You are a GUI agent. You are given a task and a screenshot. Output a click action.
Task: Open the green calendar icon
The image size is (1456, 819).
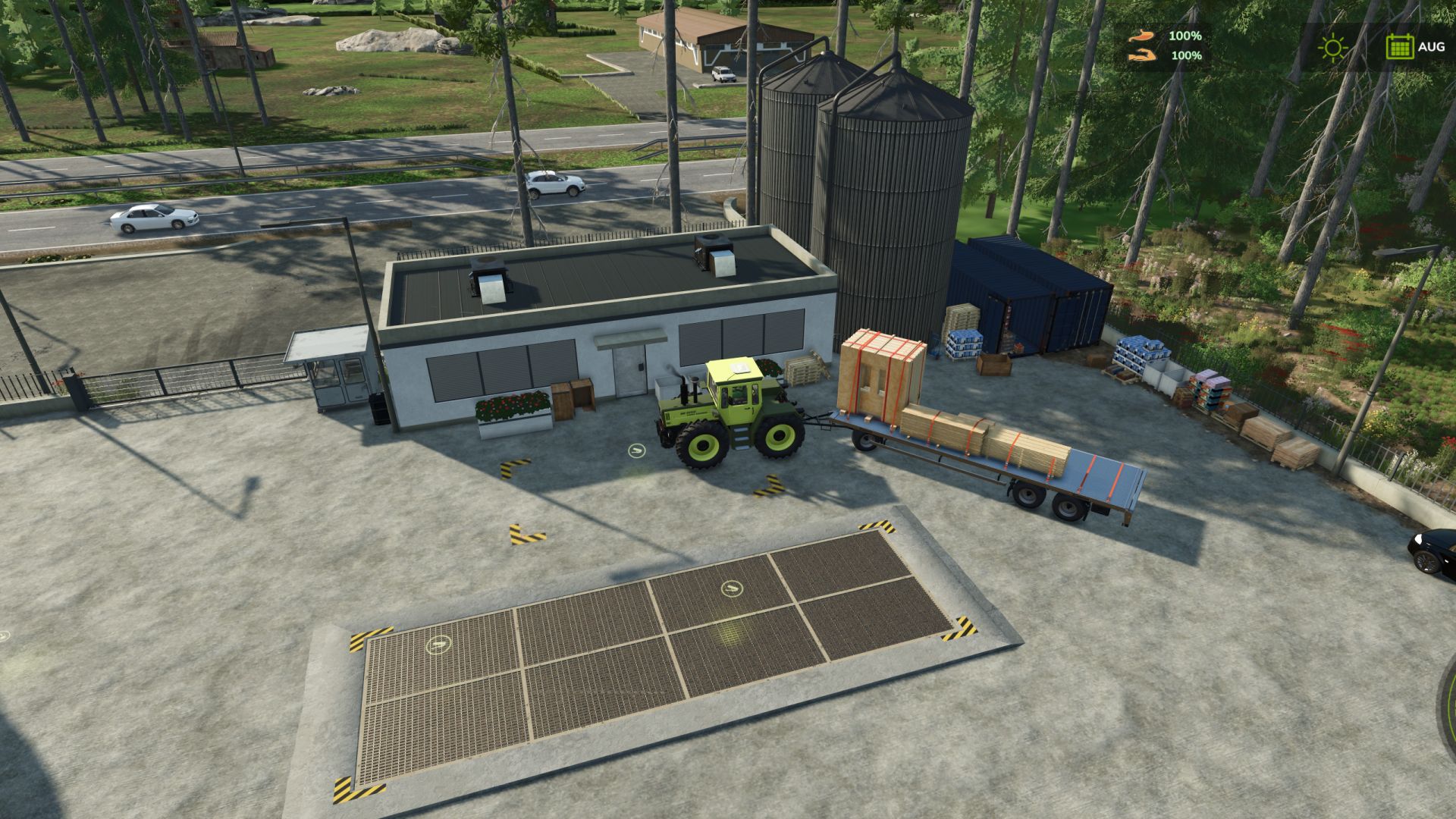coord(1399,47)
